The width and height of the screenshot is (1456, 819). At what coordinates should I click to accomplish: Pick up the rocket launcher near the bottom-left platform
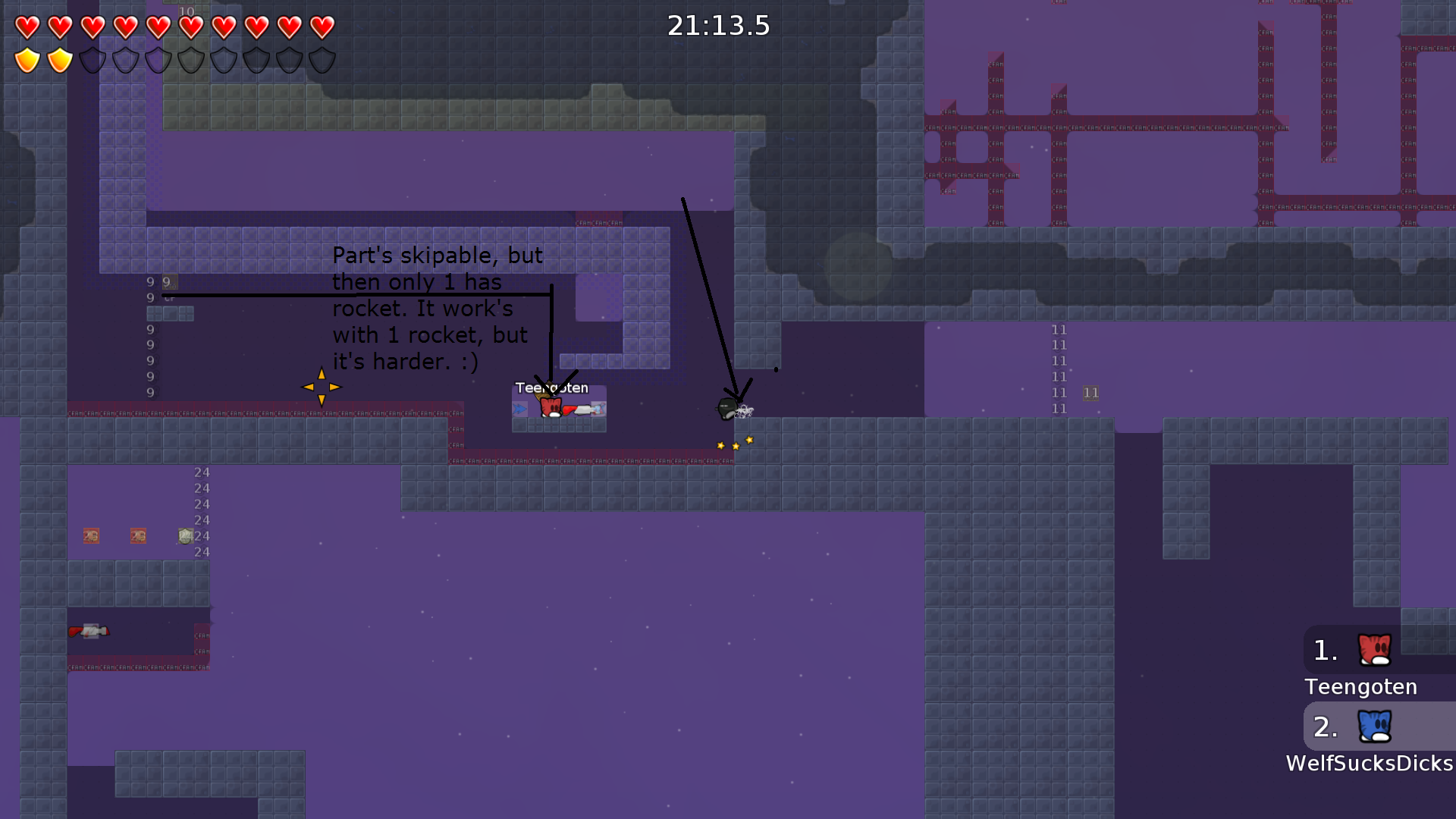(89, 631)
